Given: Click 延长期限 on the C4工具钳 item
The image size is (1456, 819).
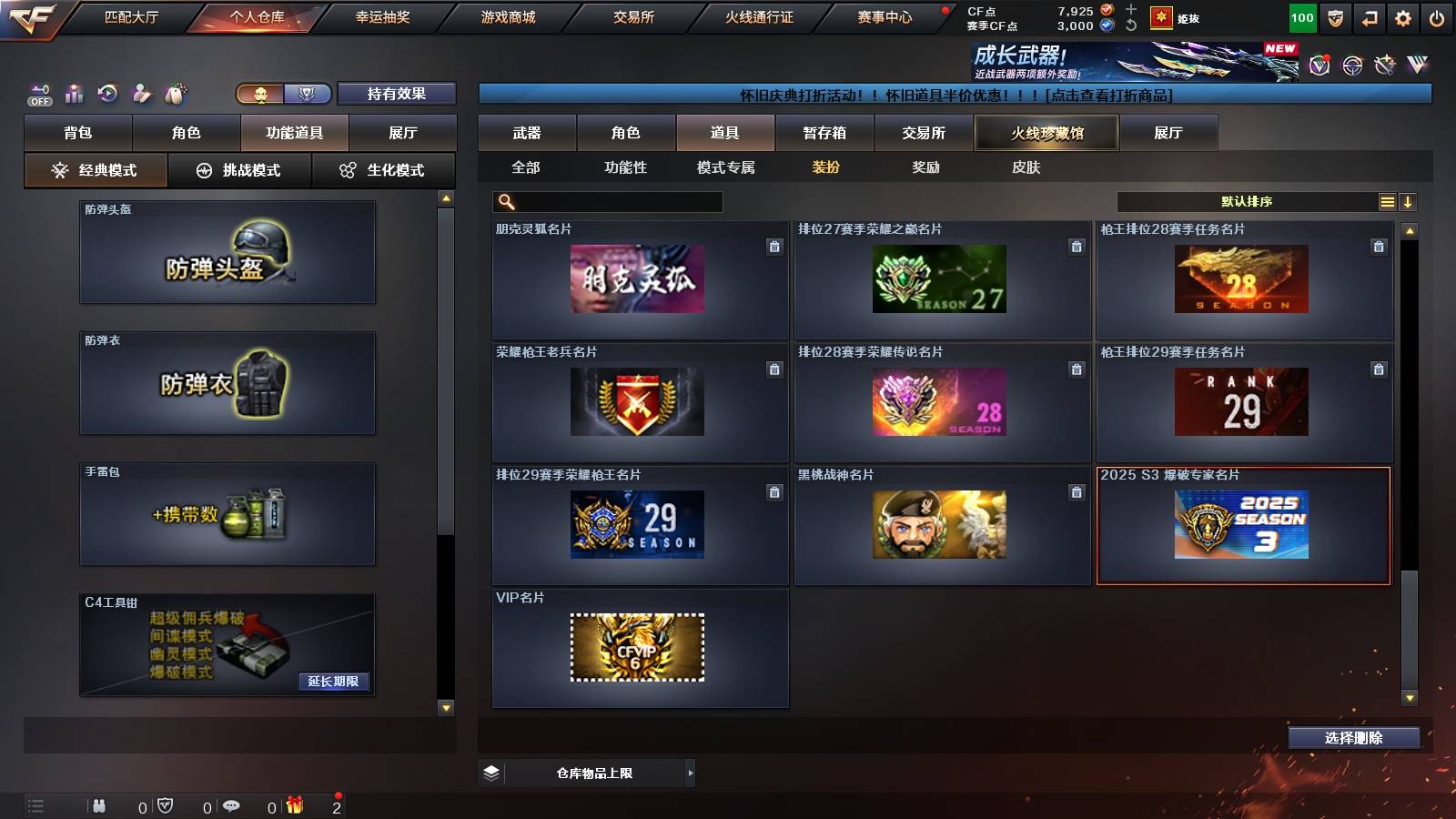Looking at the screenshot, I should click(x=334, y=680).
